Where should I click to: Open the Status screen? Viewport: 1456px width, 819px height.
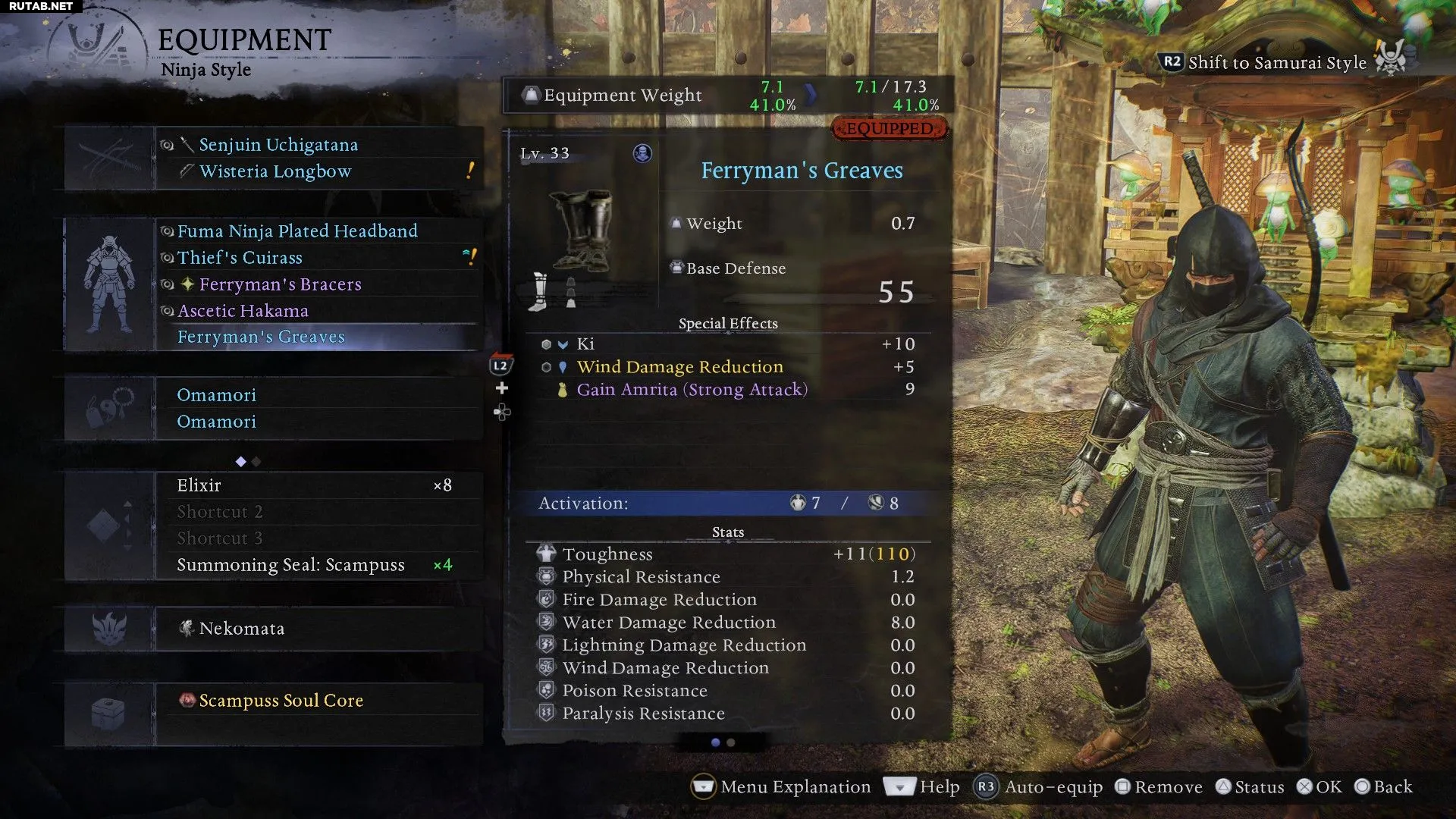(1250, 787)
